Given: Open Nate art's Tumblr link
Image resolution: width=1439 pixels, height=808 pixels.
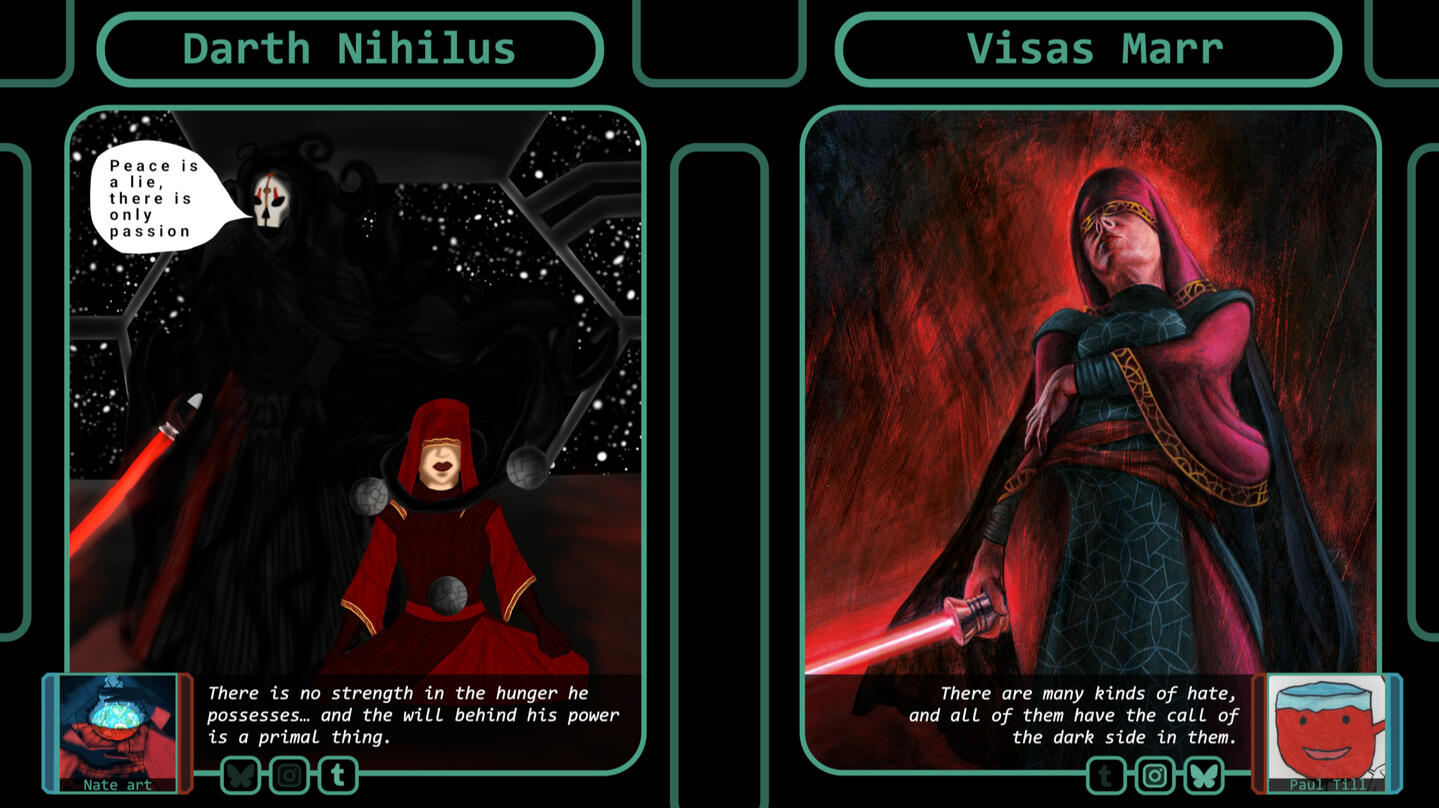Looking at the screenshot, I should pos(338,775).
